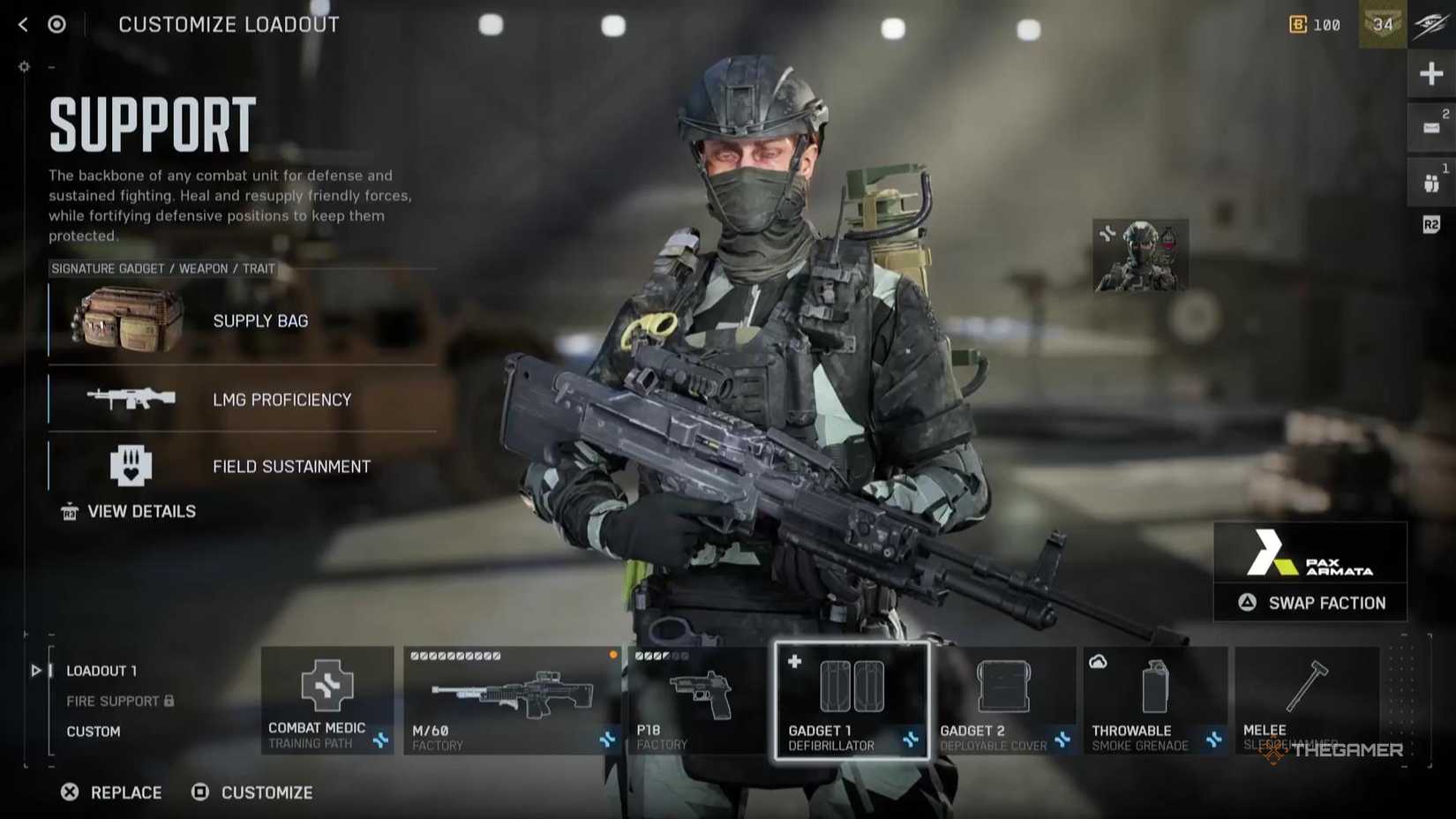1456x819 pixels.
Task: Select the P18 Factory pistol slot
Action: [x=702, y=697]
